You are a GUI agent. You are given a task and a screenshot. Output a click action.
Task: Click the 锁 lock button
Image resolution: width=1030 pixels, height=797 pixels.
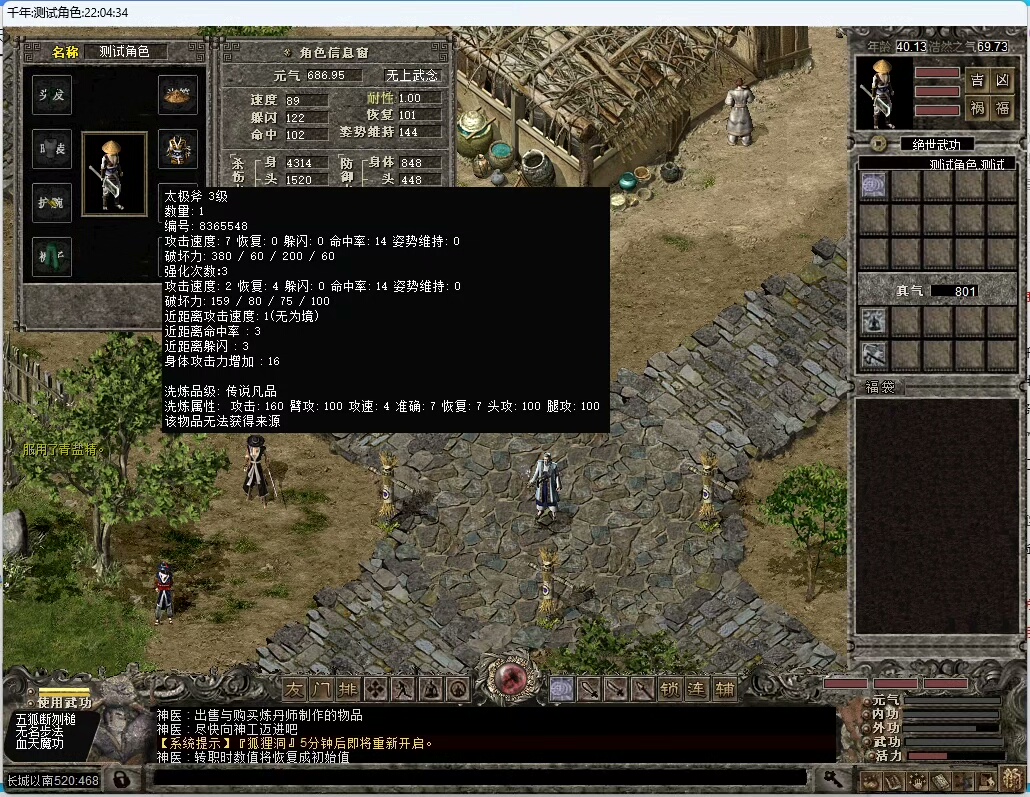[x=670, y=688]
